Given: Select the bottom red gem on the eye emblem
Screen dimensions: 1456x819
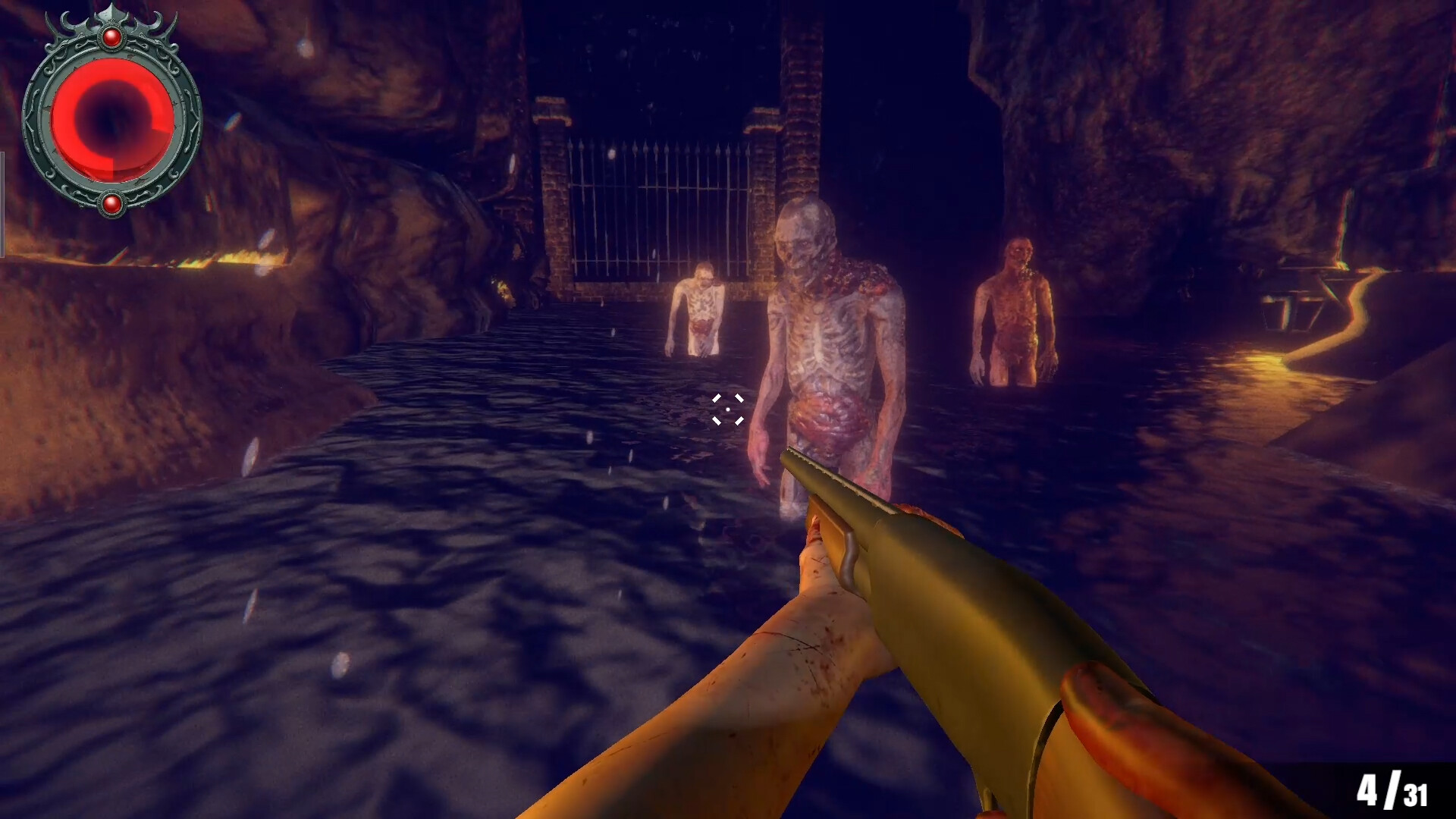Looking at the screenshot, I should click(112, 201).
